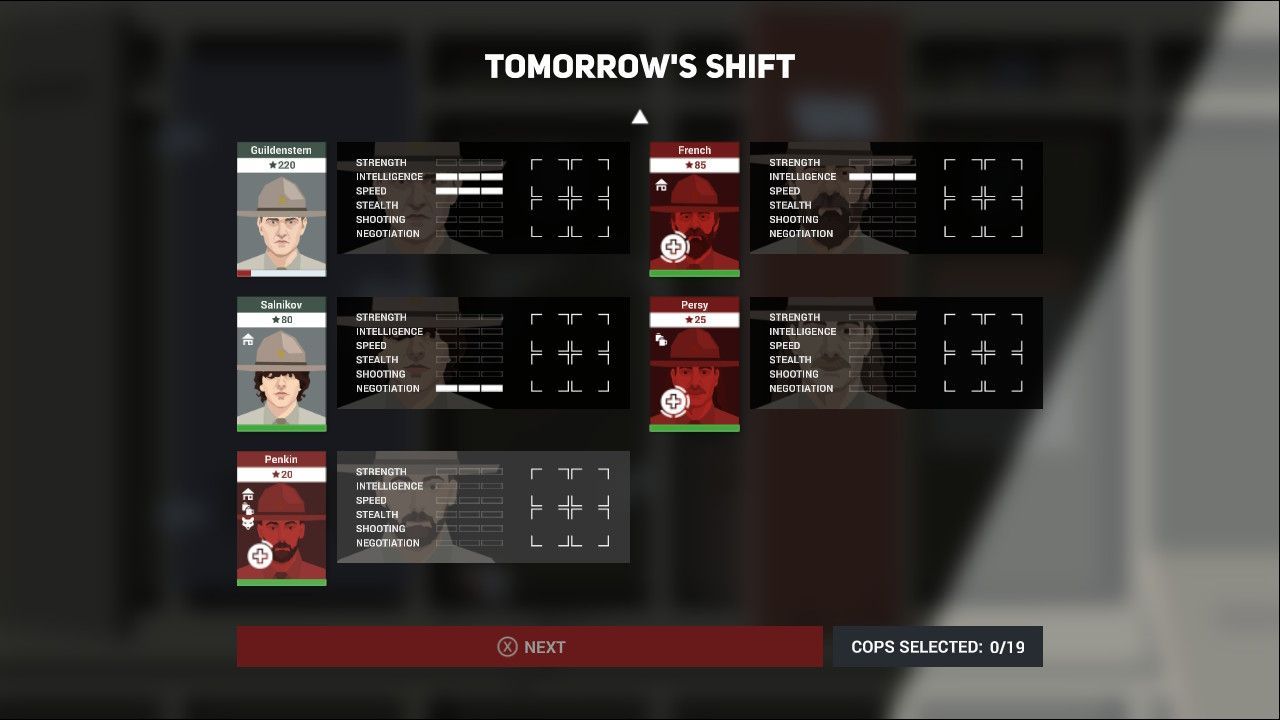Click the Penkin name label
Viewport: 1280px width, 720px height.
click(280, 459)
